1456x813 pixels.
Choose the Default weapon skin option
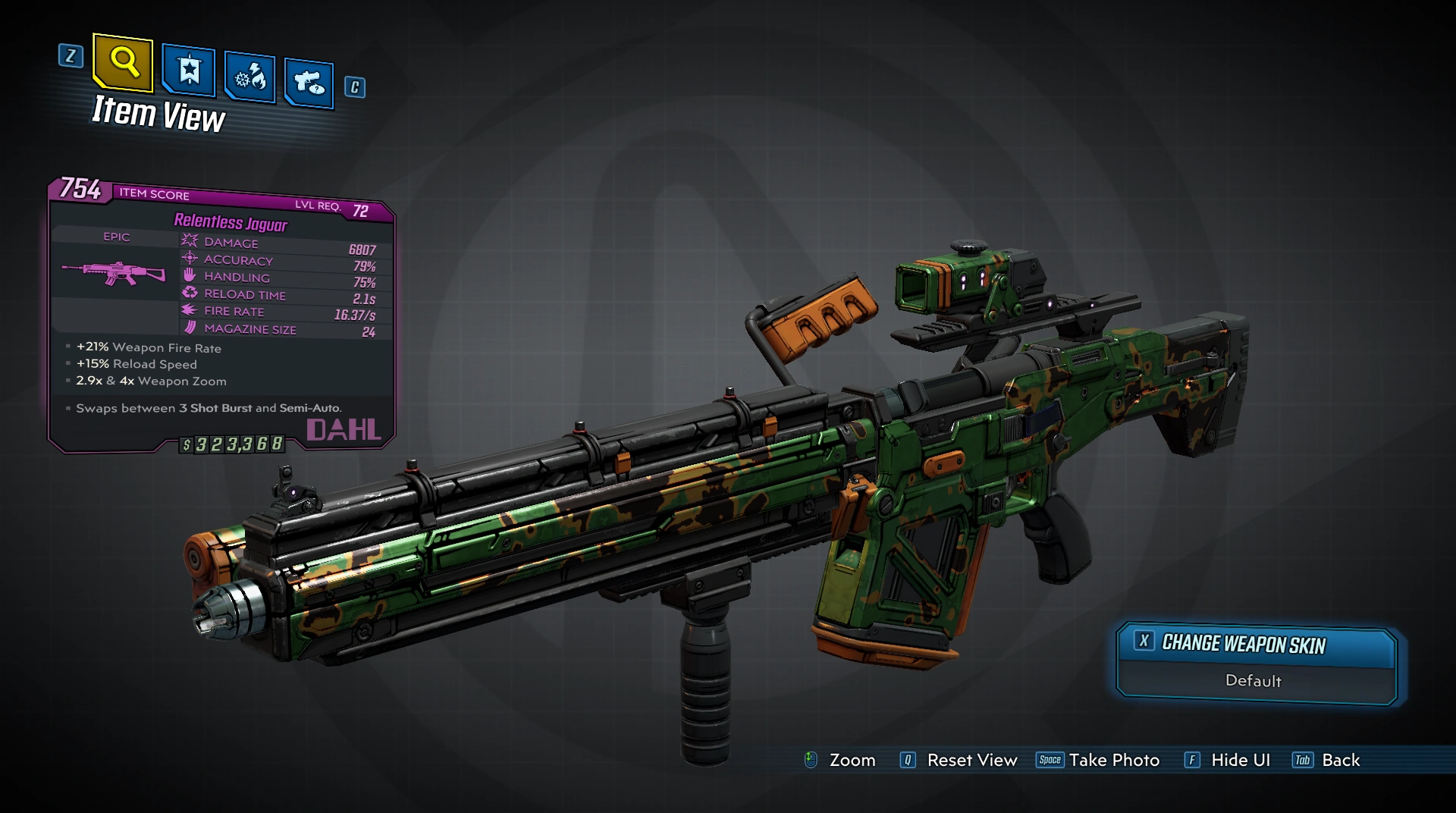pyautogui.click(x=1254, y=681)
